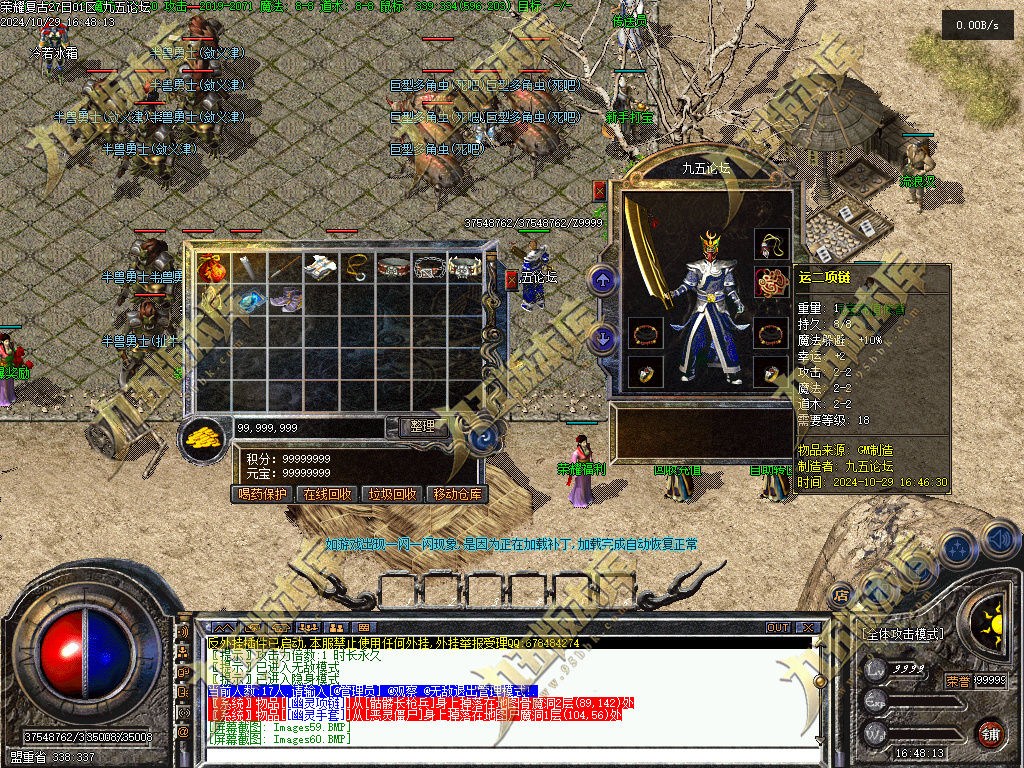Select the blue gem item in inventory

pyautogui.click(x=249, y=300)
